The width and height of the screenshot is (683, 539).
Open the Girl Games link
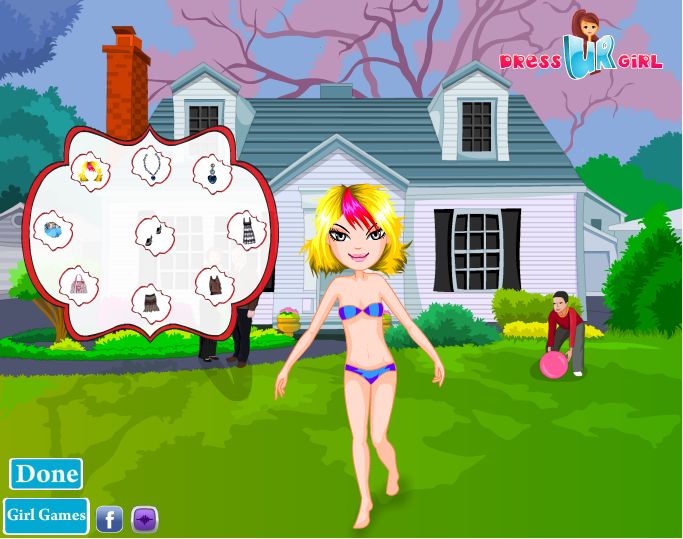[46, 516]
